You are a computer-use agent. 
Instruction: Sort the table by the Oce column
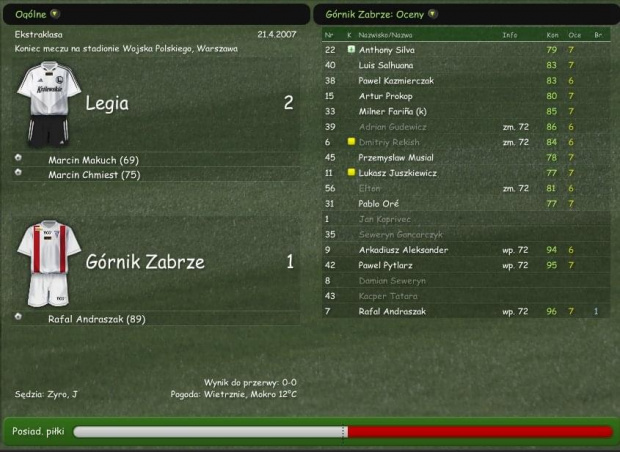pos(572,34)
